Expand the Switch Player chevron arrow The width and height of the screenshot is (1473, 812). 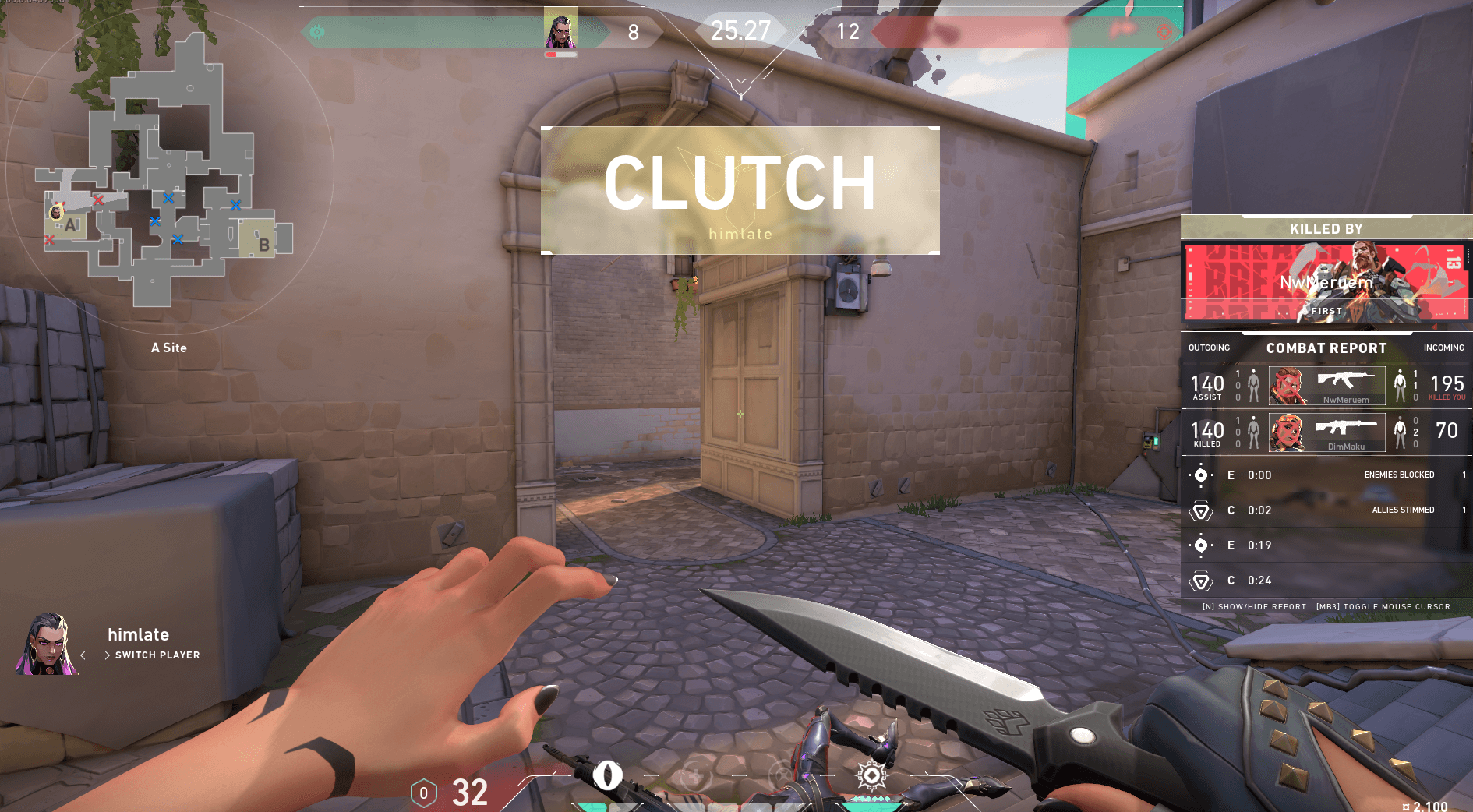(108, 655)
